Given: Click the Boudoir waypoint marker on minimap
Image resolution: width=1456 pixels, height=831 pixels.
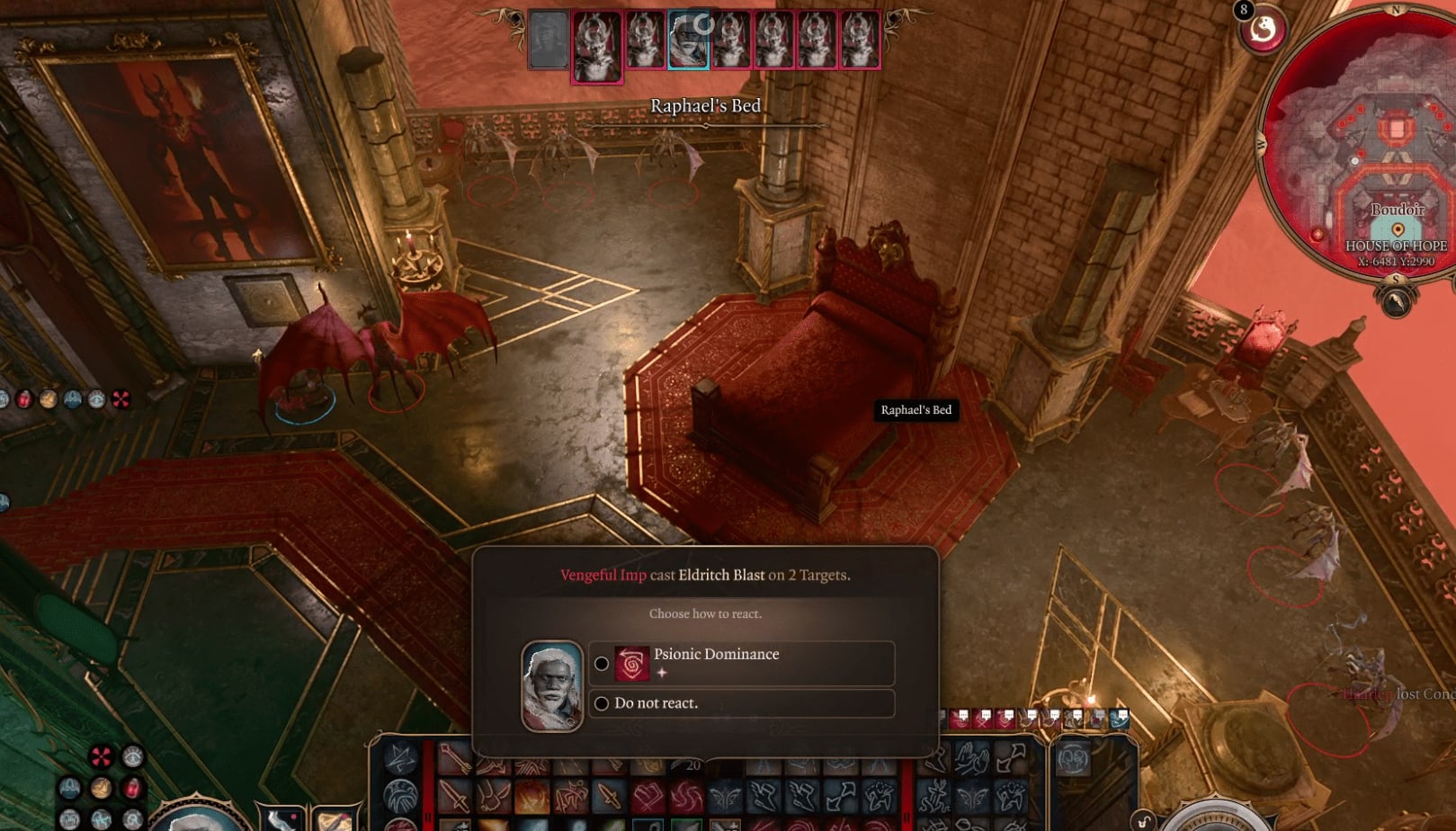Looking at the screenshot, I should 1398,230.
